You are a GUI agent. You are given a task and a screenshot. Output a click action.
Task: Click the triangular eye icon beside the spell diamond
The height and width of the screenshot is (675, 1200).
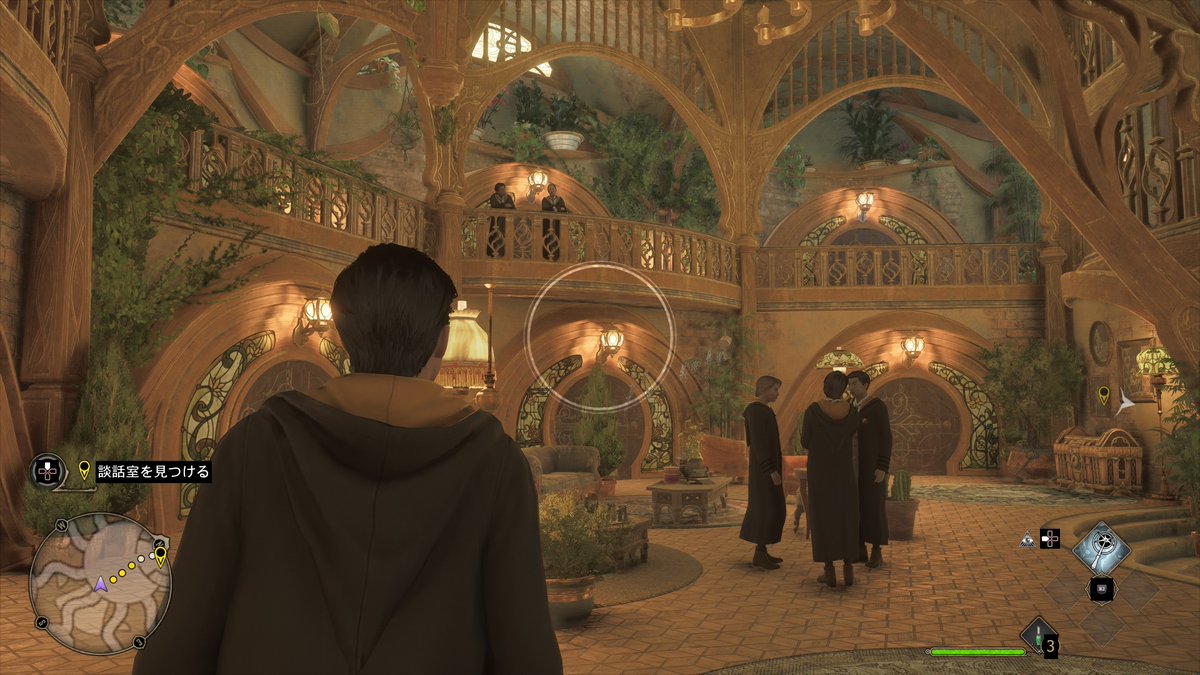tap(1026, 538)
